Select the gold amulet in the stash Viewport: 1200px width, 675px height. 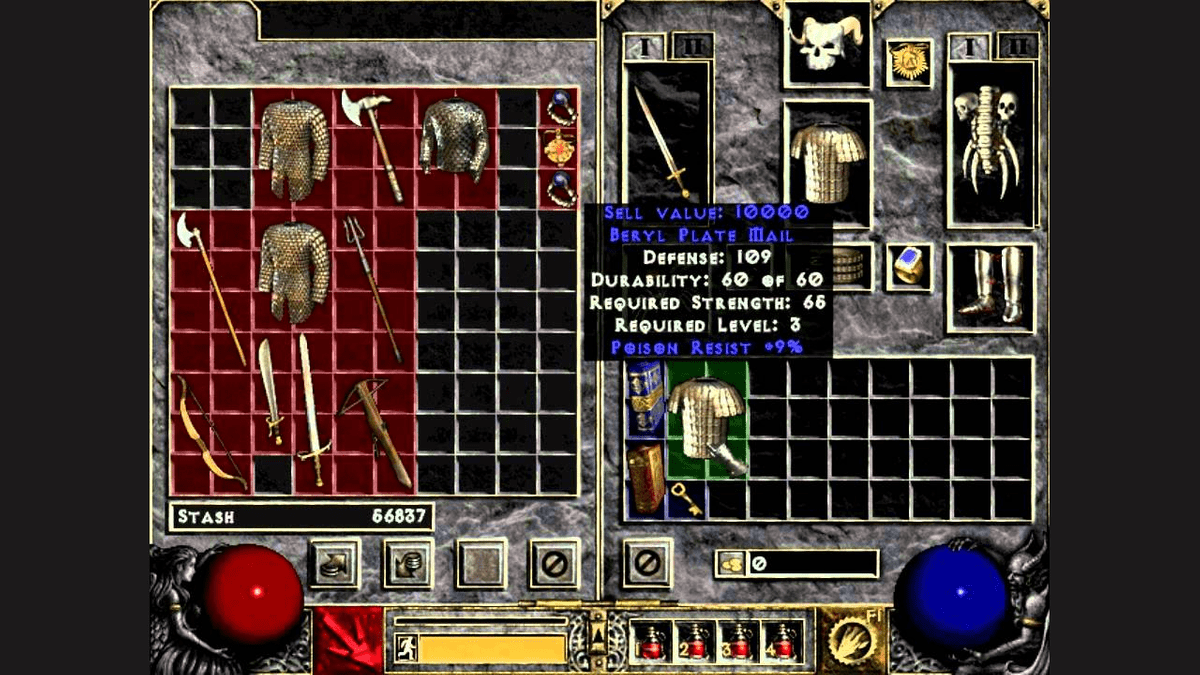tap(558, 147)
